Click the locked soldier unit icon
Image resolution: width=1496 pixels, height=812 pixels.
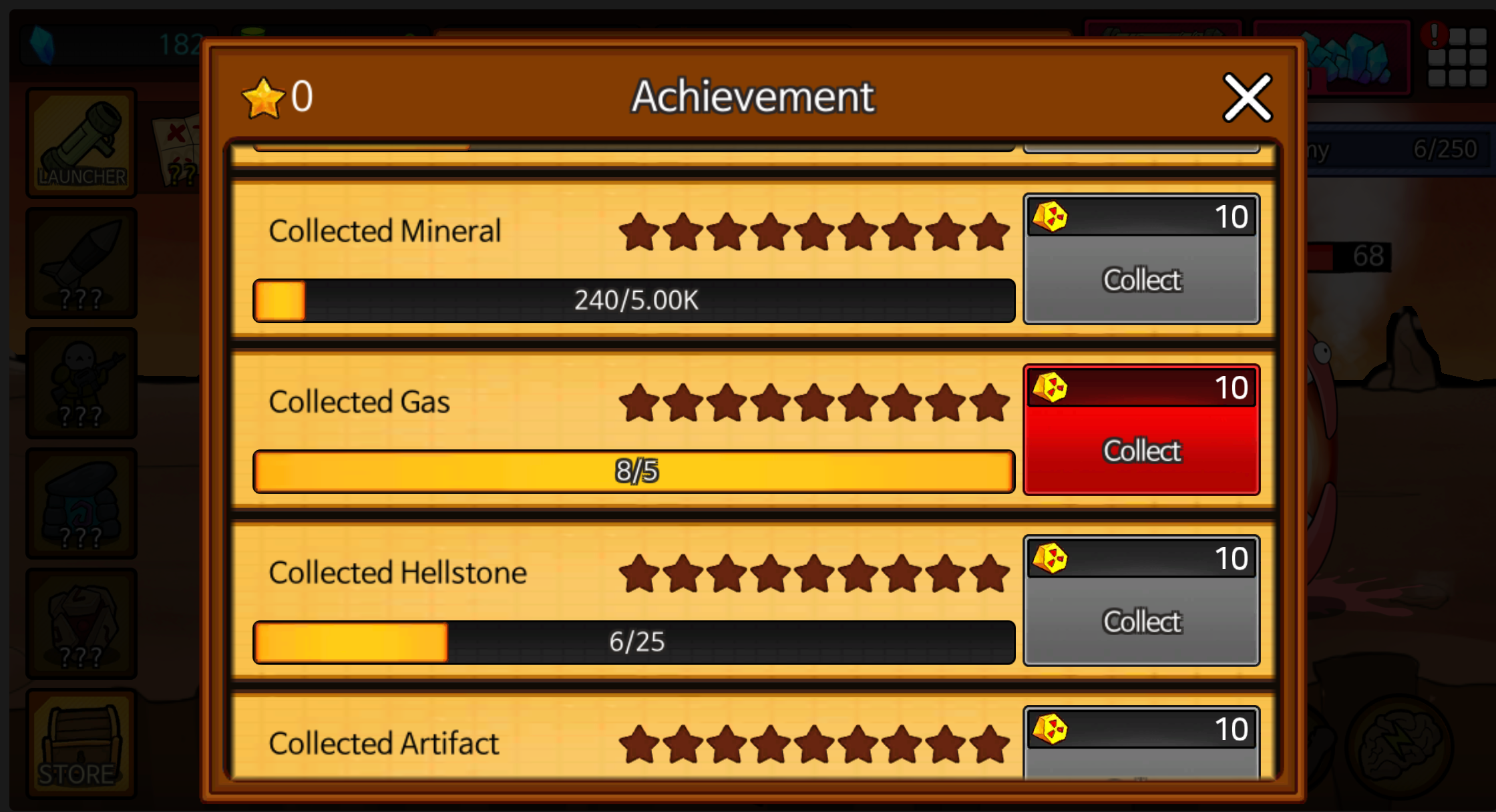coord(80,384)
